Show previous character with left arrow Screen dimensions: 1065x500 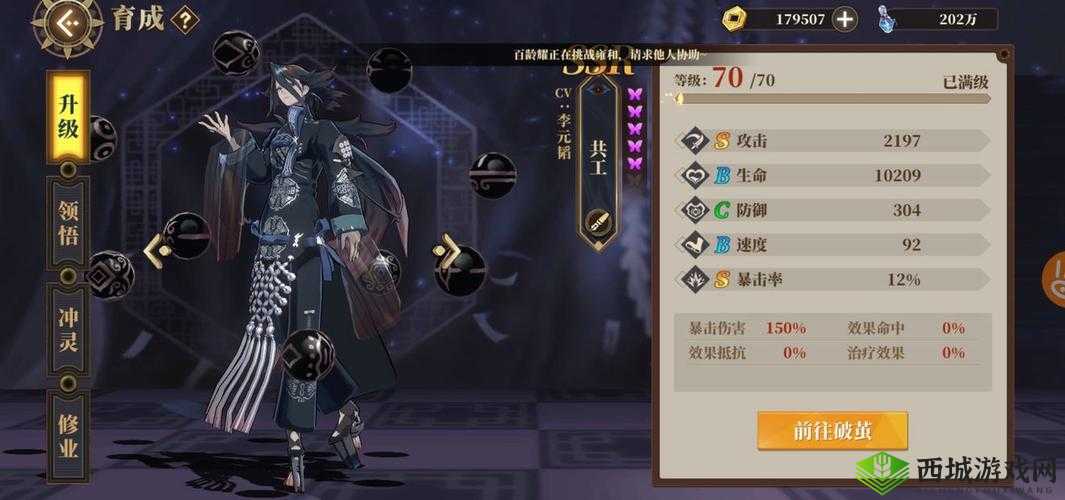[x=154, y=250]
